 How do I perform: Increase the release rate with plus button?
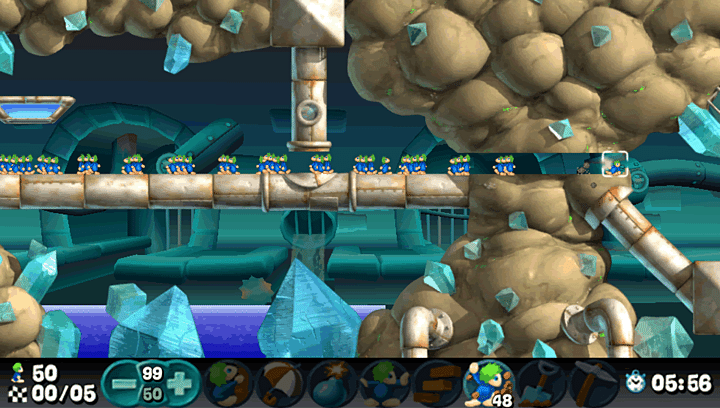coord(178,383)
